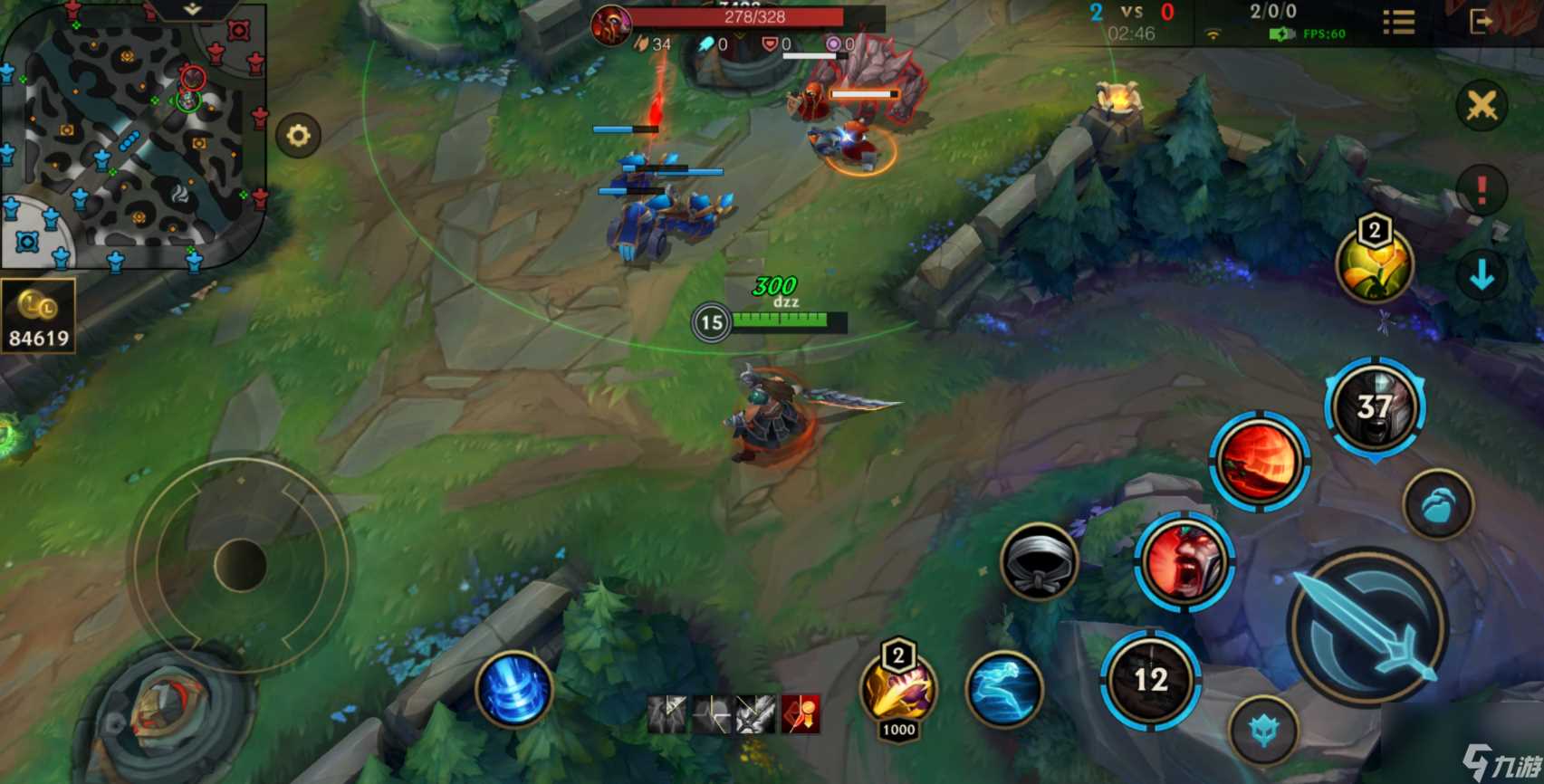
Task: Select the champion portrait at bottom left
Action: (166, 711)
